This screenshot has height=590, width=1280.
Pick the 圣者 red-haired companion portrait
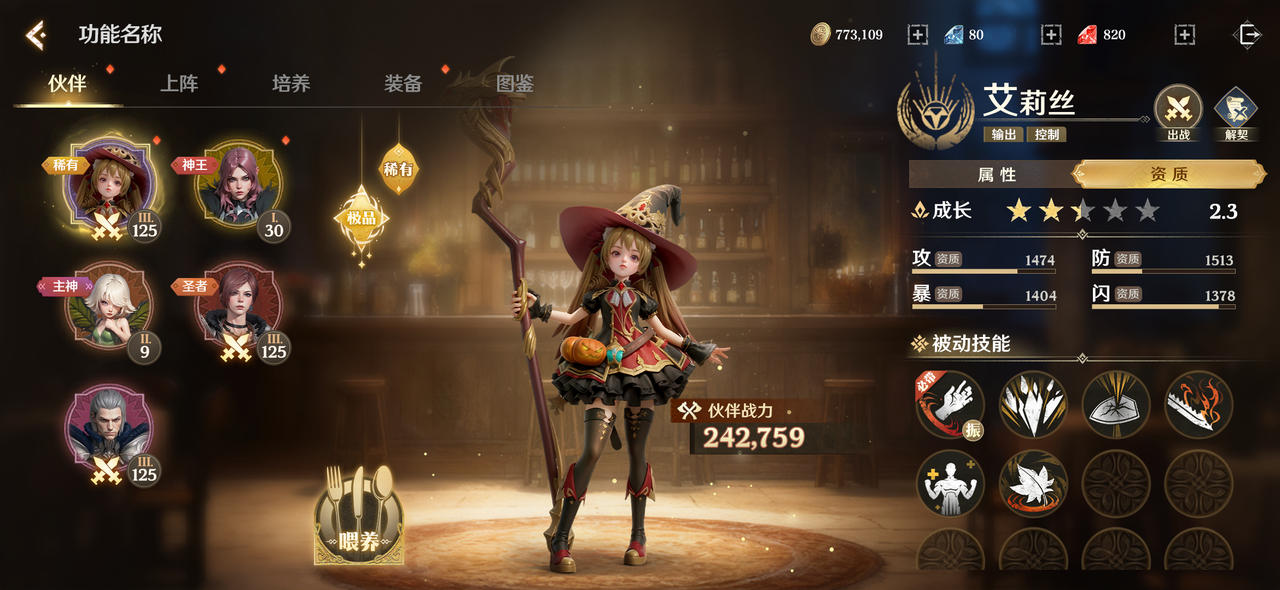(x=238, y=307)
